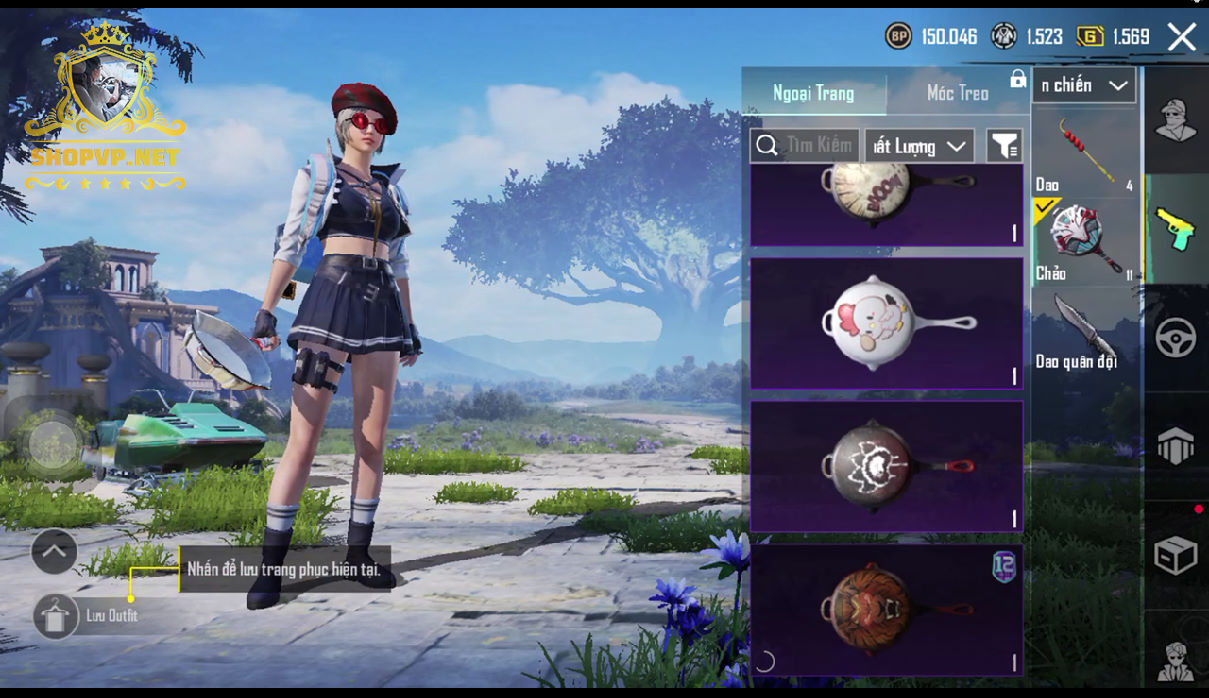
Task: Select the Dao weapon category
Action: point(1085,153)
